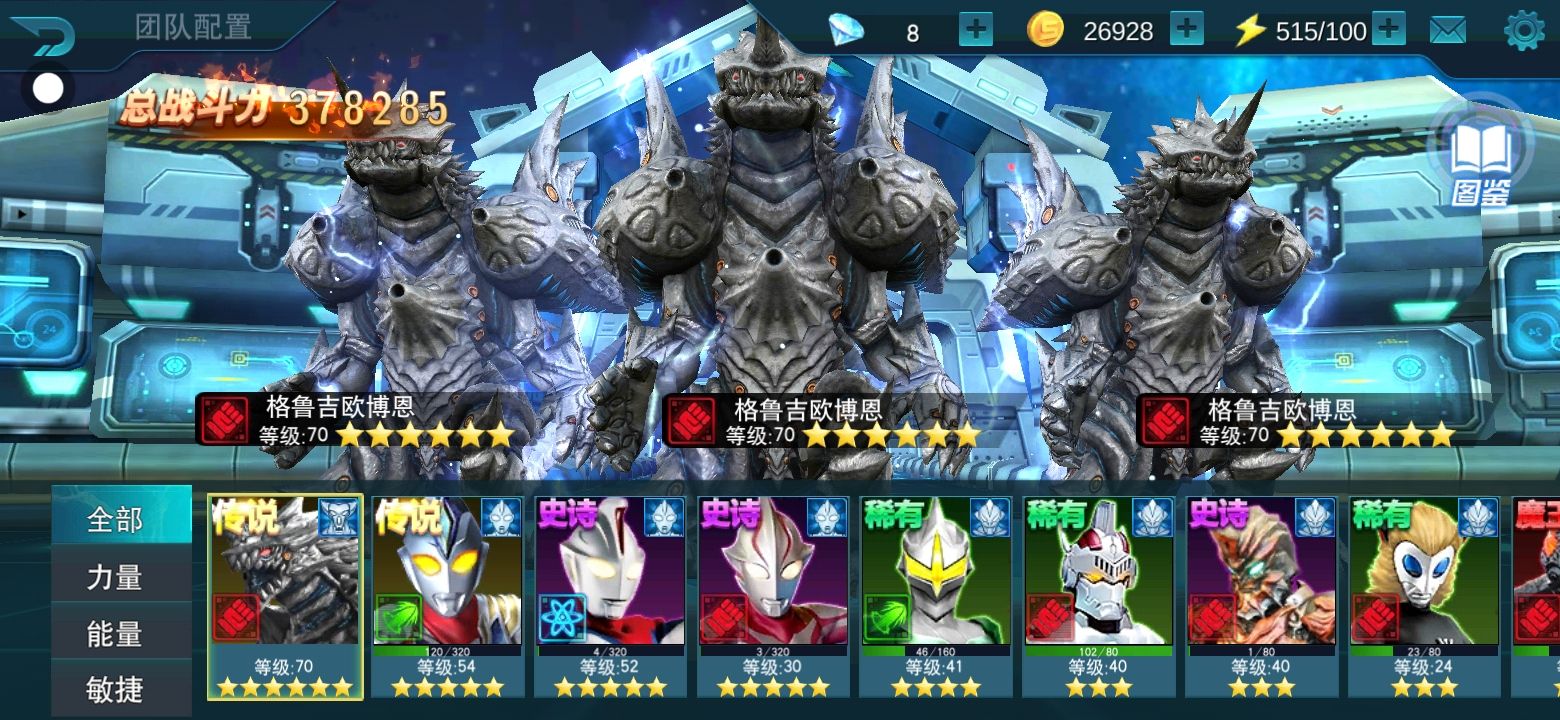Switch to the 全部 filter tab
The image size is (1560, 720).
(115, 520)
